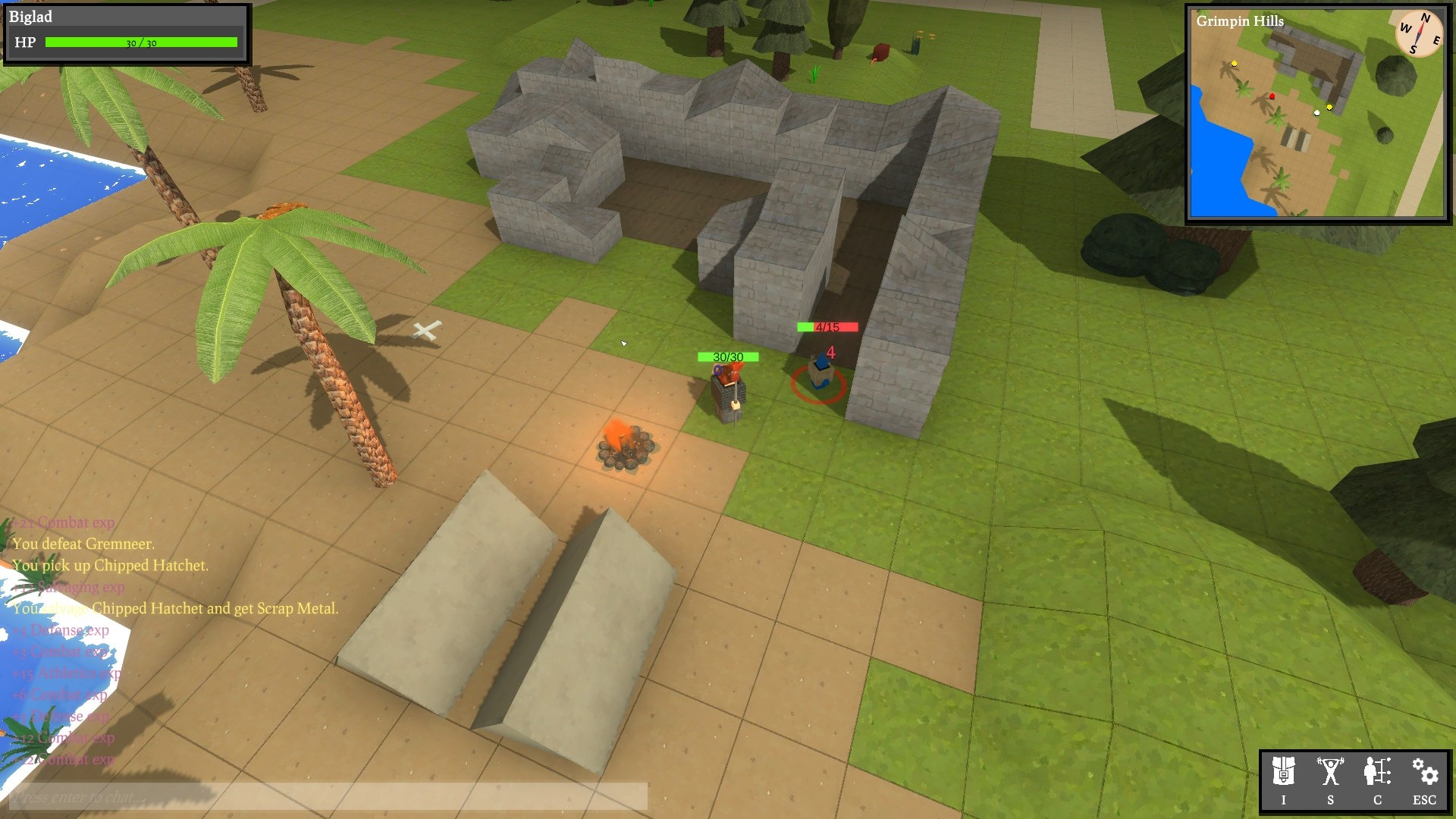The width and height of the screenshot is (1456, 819).
Task: Click the compass on the minimap
Action: (x=1418, y=34)
